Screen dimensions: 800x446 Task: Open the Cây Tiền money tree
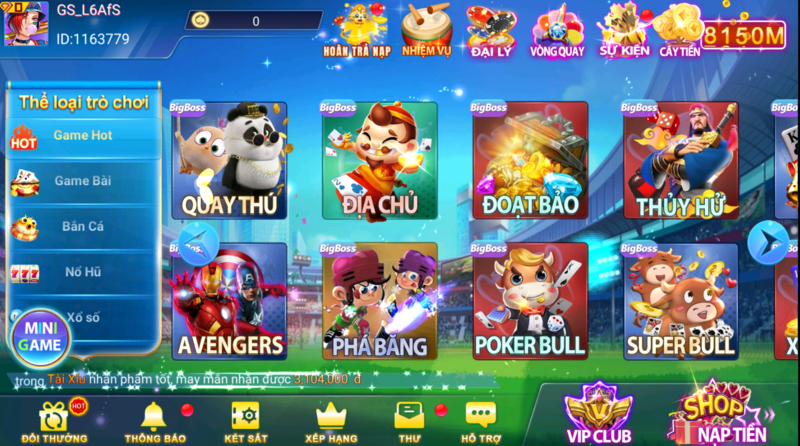tap(679, 28)
